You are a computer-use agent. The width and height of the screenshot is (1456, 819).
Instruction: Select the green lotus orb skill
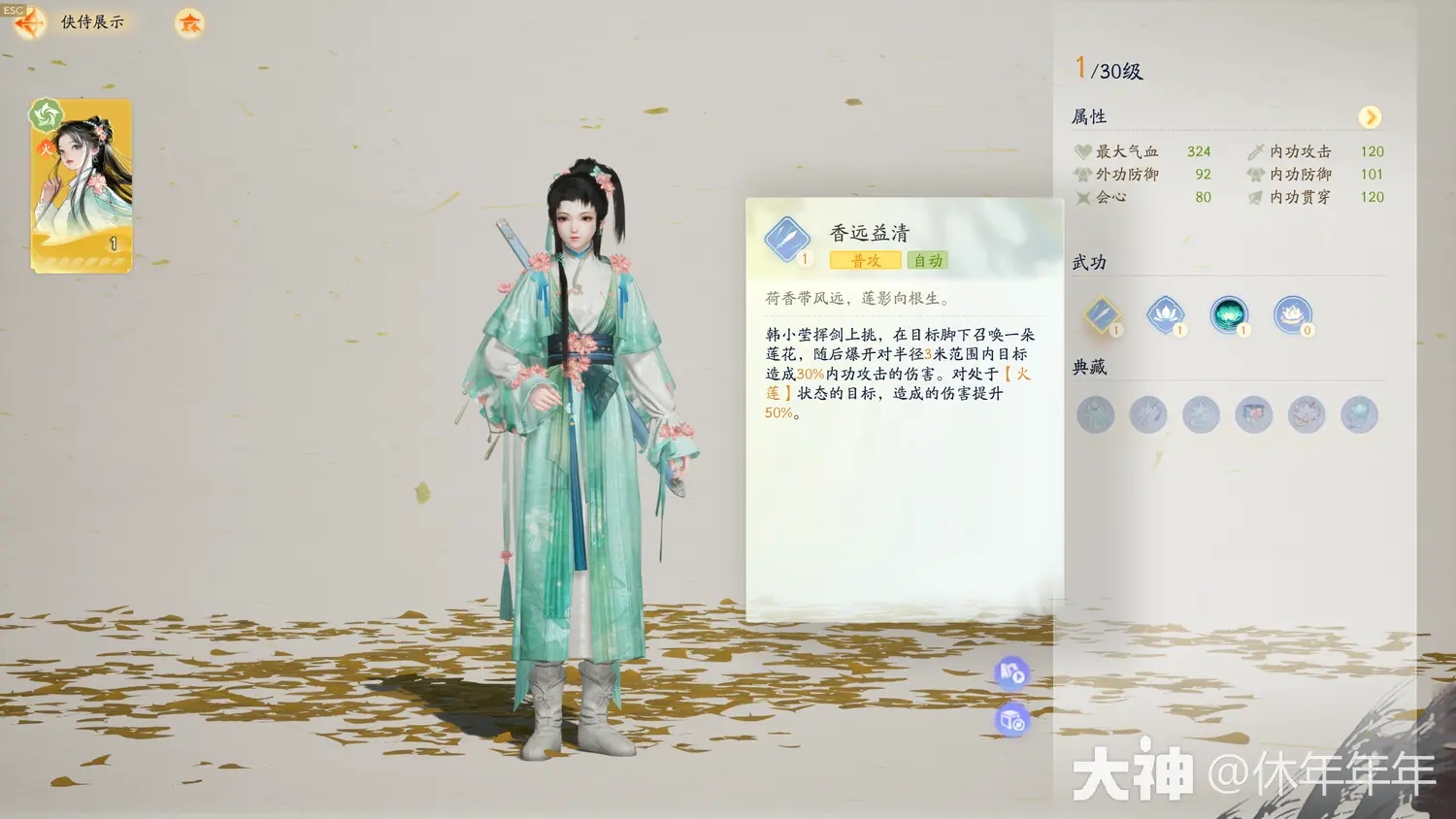(1230, 315)
